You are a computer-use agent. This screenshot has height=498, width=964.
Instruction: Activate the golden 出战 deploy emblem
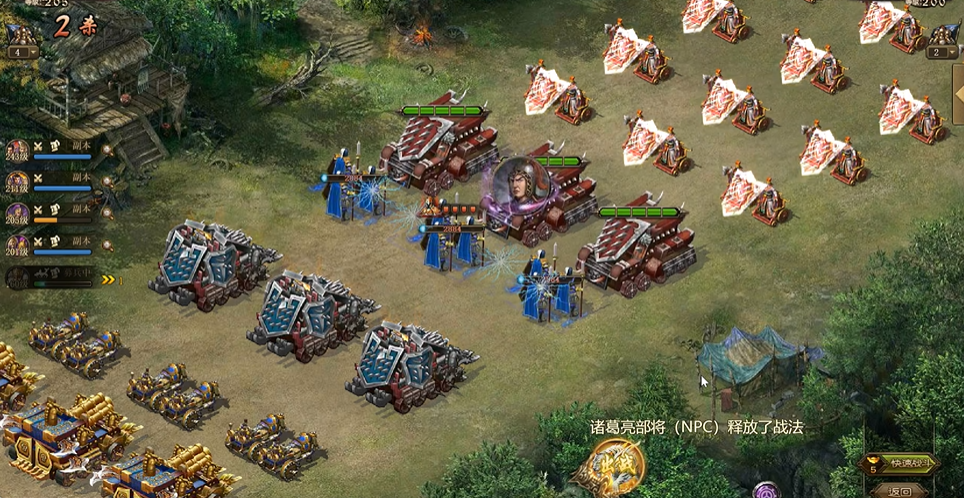click(608, 469)
